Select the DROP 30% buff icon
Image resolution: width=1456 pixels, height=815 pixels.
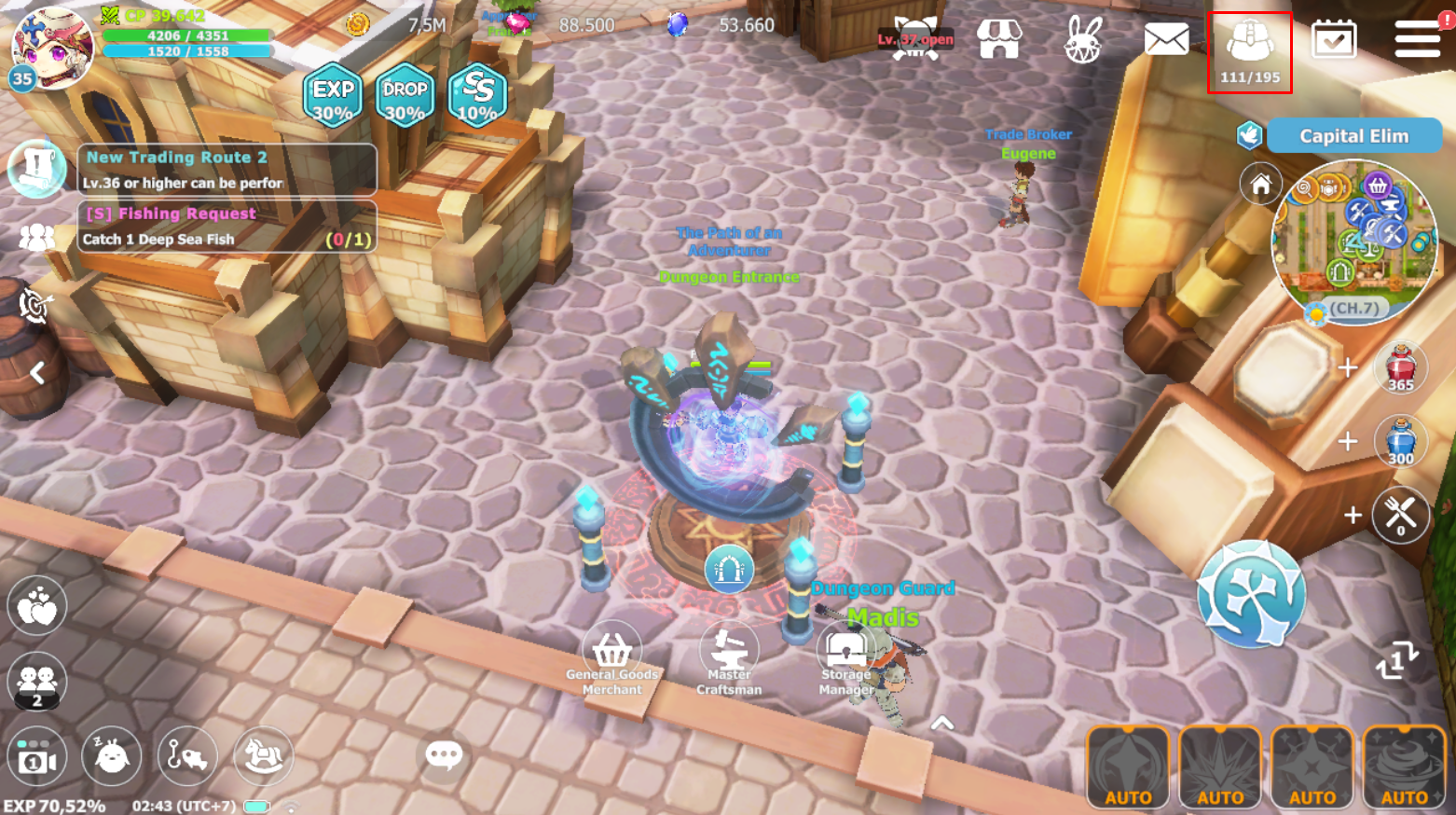(405, 95)
